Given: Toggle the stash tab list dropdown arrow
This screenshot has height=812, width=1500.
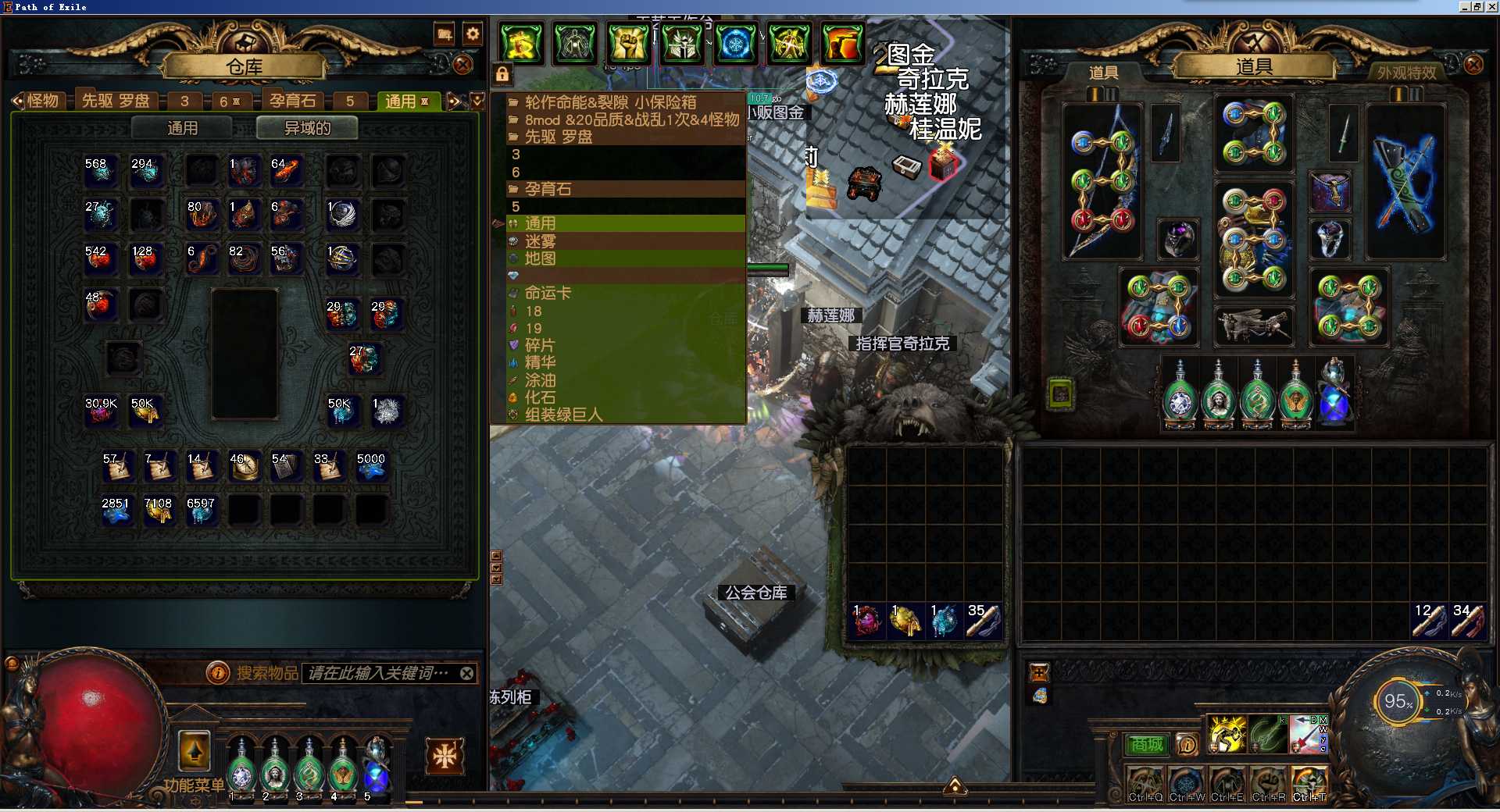Looking at the screenshot, I should pos(478,100).
